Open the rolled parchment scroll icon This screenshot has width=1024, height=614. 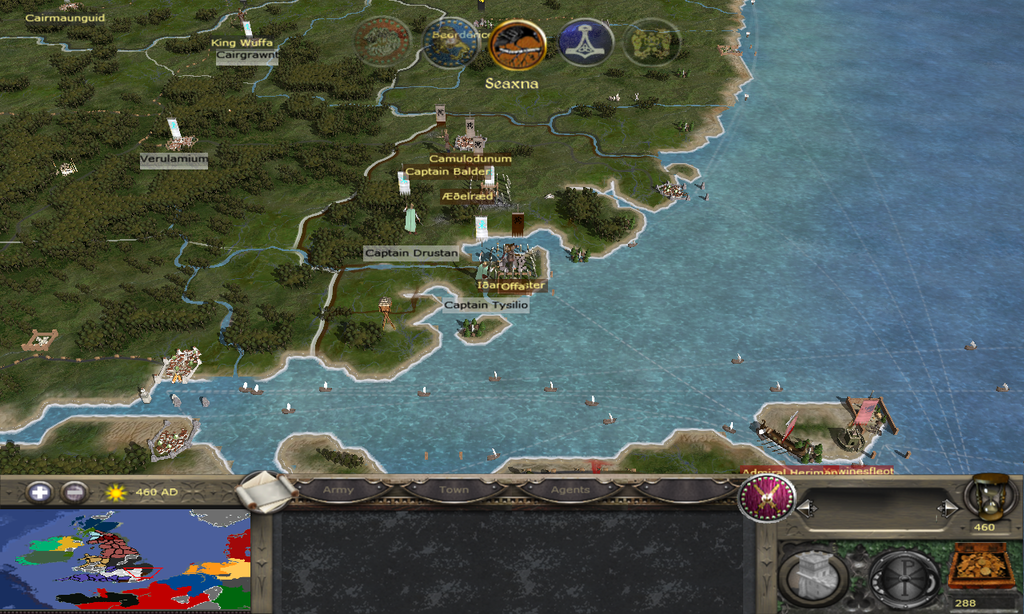[267, 490]
